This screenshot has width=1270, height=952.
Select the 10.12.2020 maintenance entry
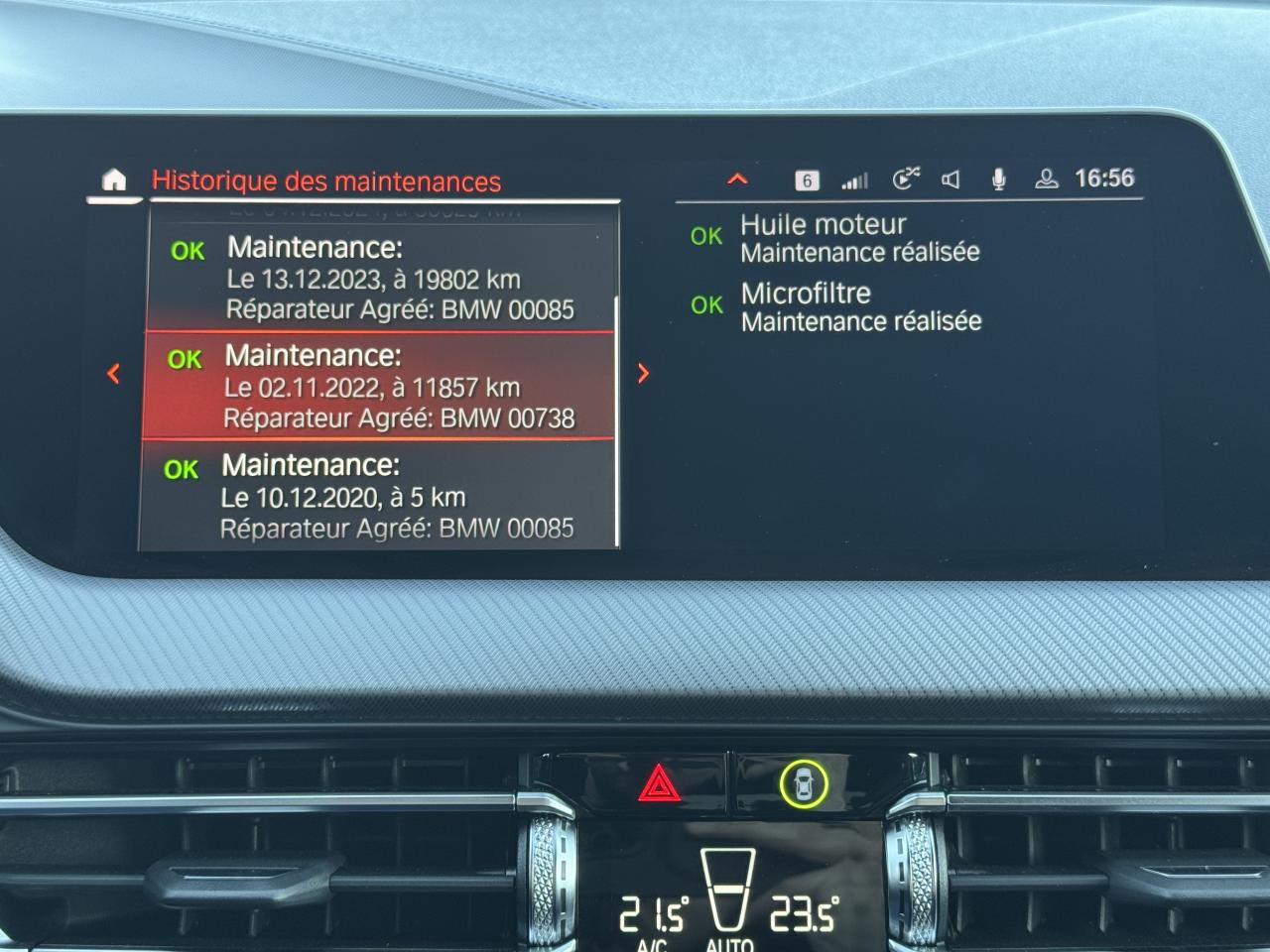[378, 496]
